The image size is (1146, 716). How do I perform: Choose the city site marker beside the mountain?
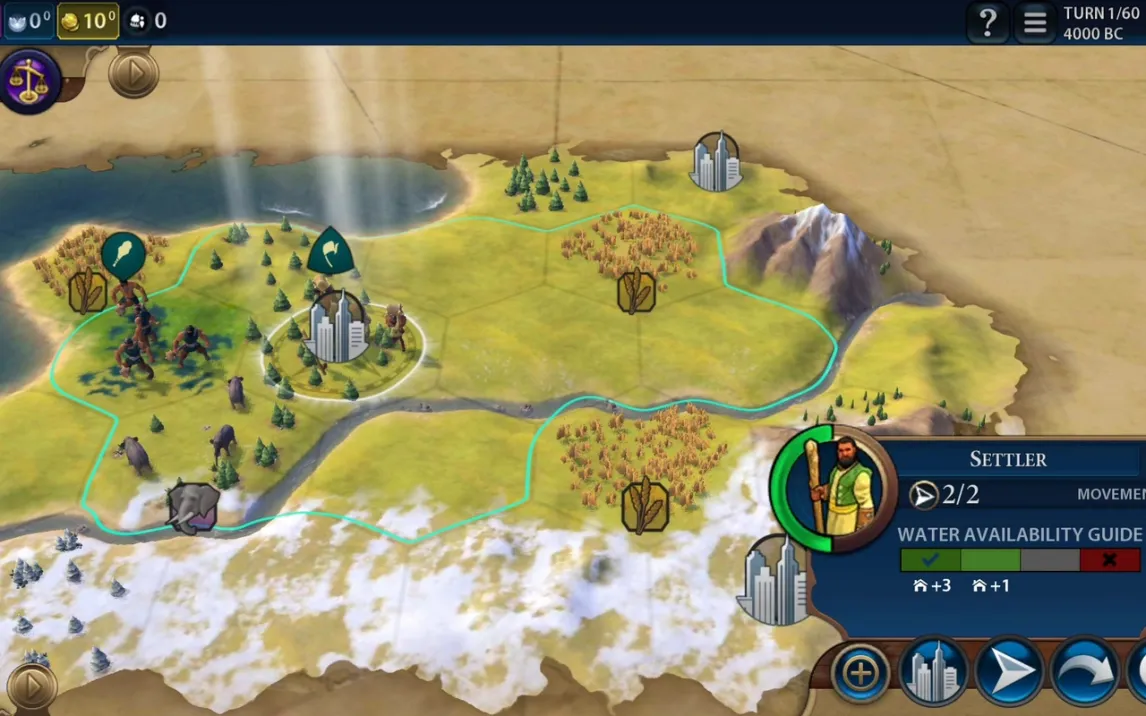coord(715,161)
